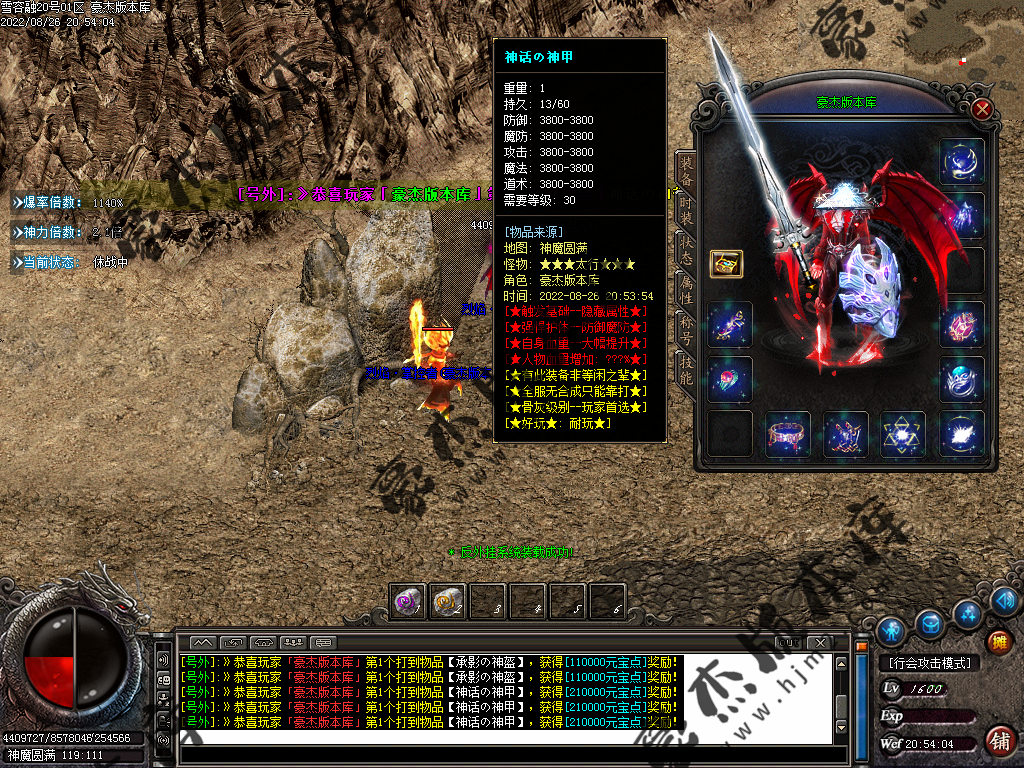This screenshot has width=1024, height=768.
Task: Switch to the 时装 tab
Action: pos(686,213)
